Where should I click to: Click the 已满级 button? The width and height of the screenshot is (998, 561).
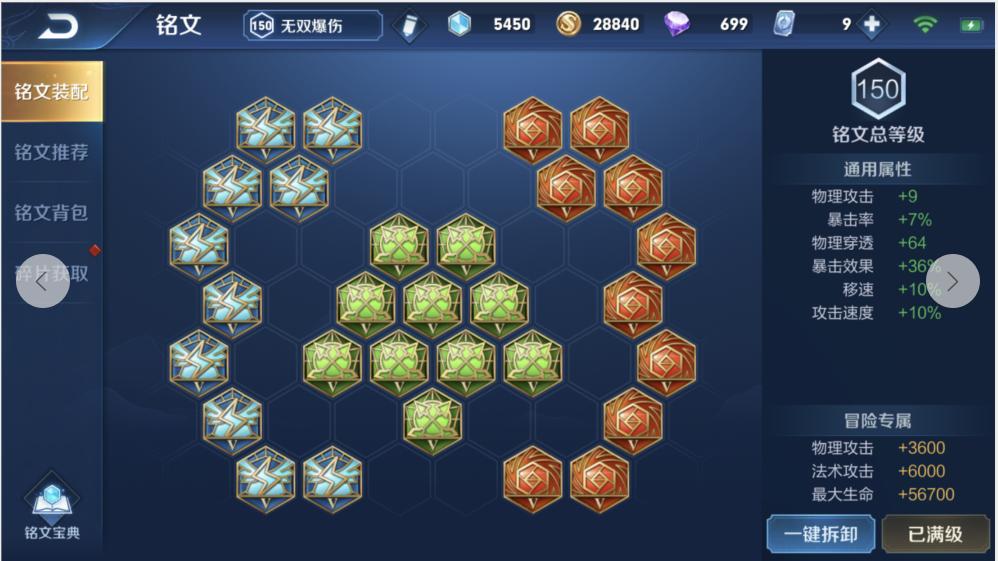935,533
